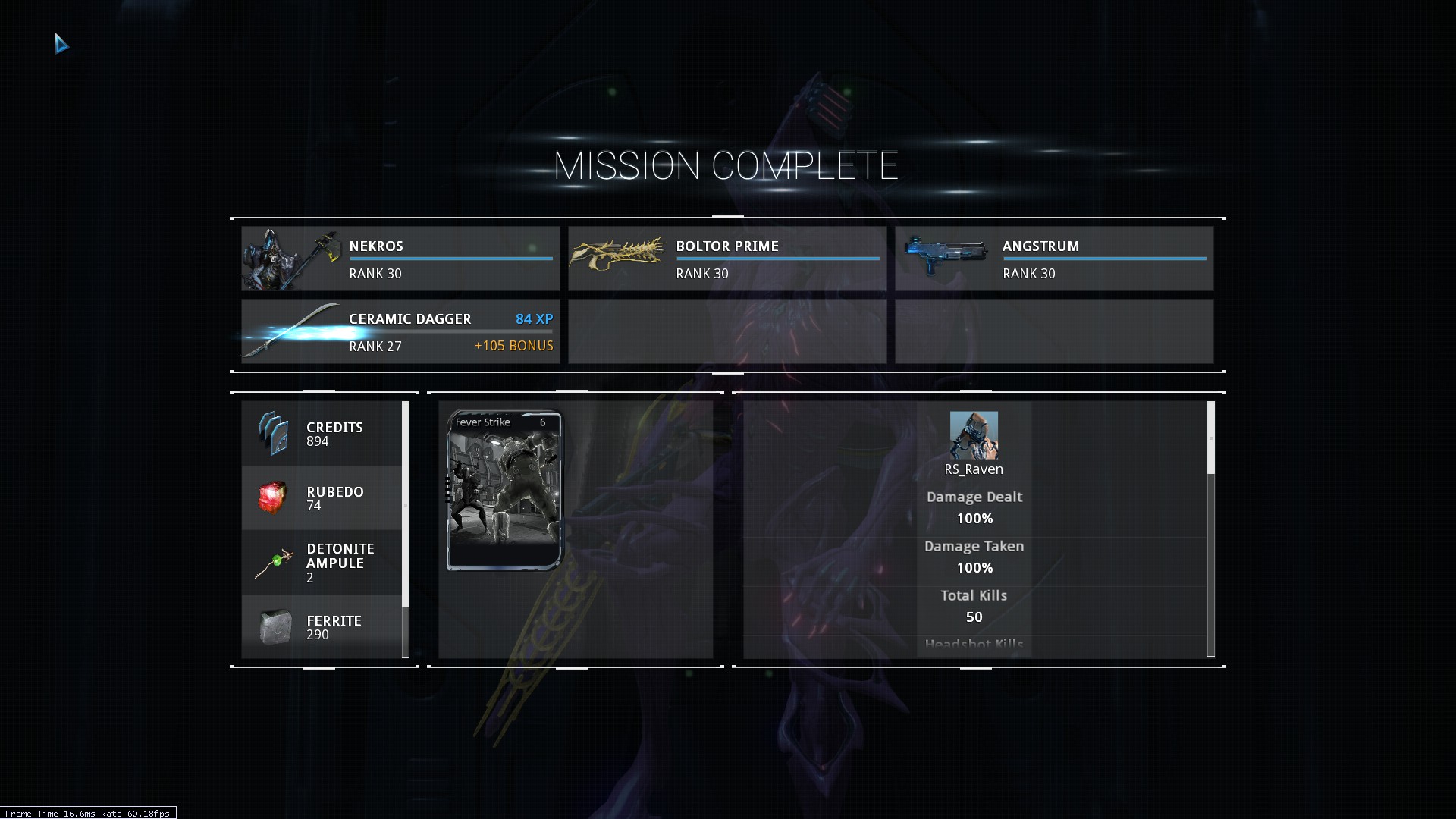The image size is (1456, 819).
Task: Select the Ferrite reward row
Action: coord(322,627)
